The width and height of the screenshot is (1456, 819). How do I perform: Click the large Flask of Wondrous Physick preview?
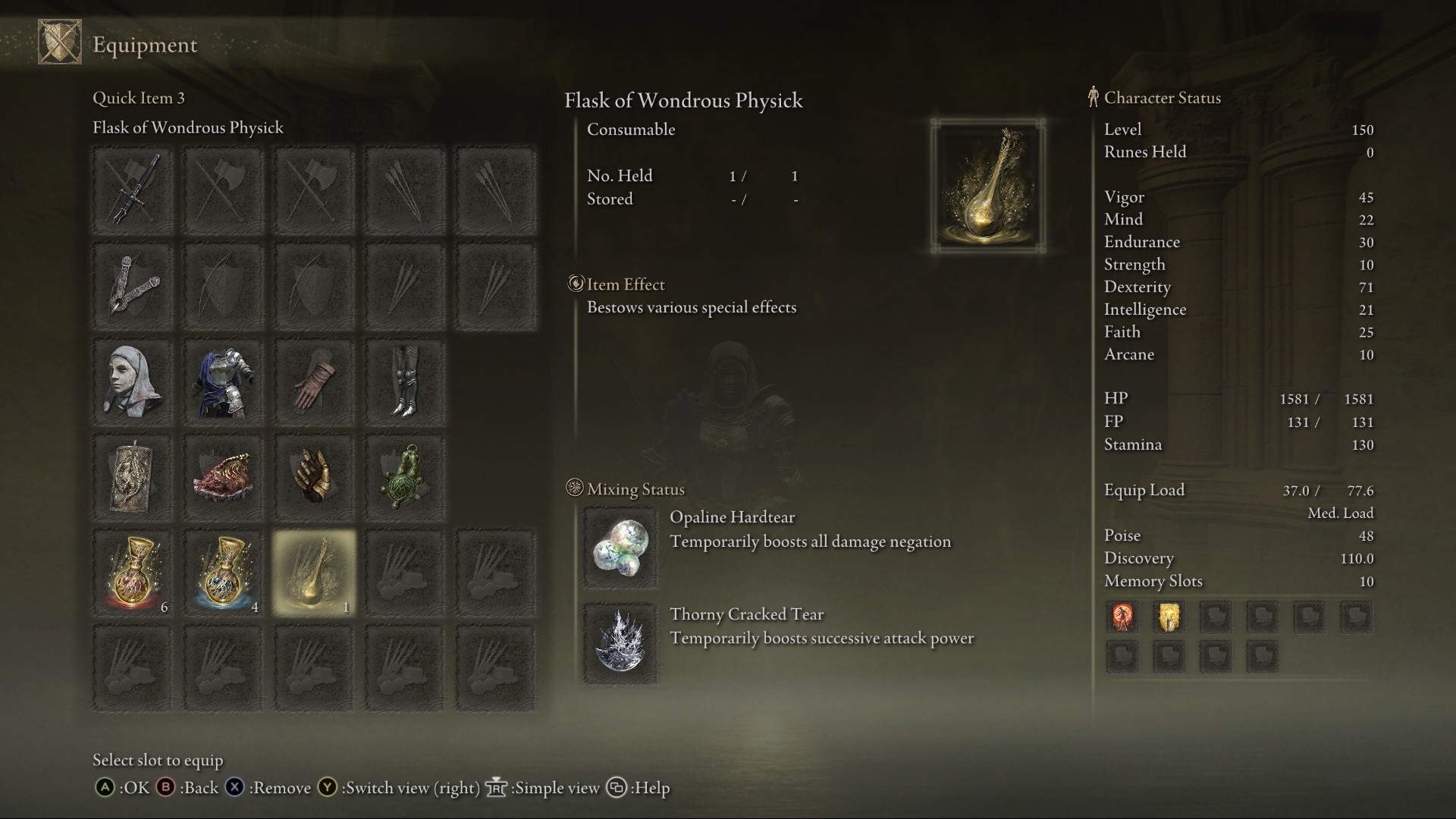pyautogui.click(x=987, y=186)
